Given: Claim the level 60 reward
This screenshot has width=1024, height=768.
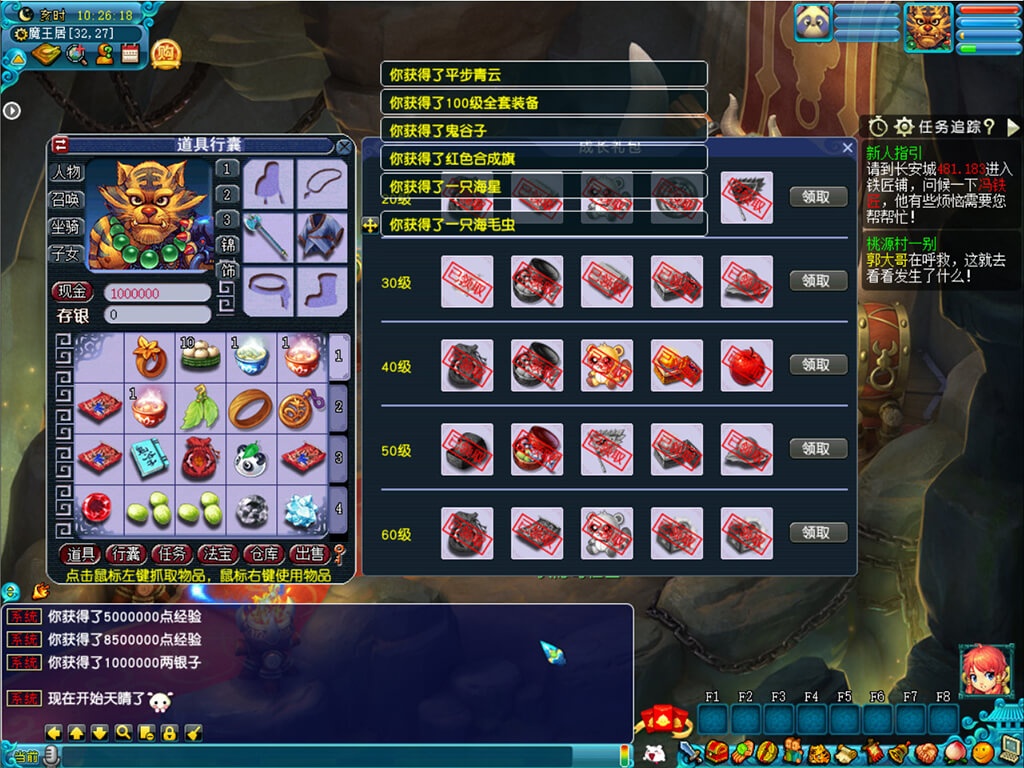Looking at the screenshot, I should point(818,533).
